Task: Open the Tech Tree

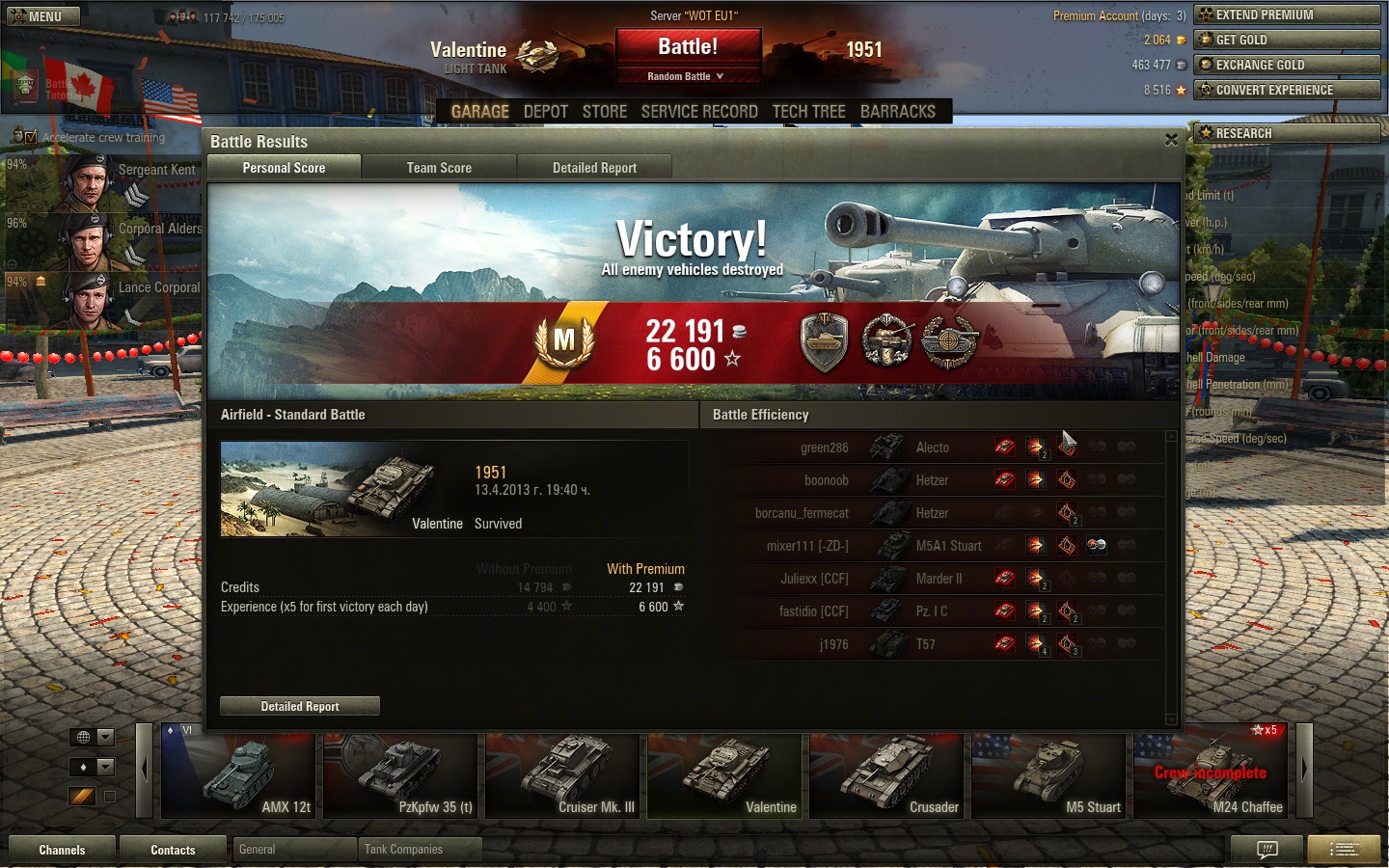Action: click(x=808, y=112)
